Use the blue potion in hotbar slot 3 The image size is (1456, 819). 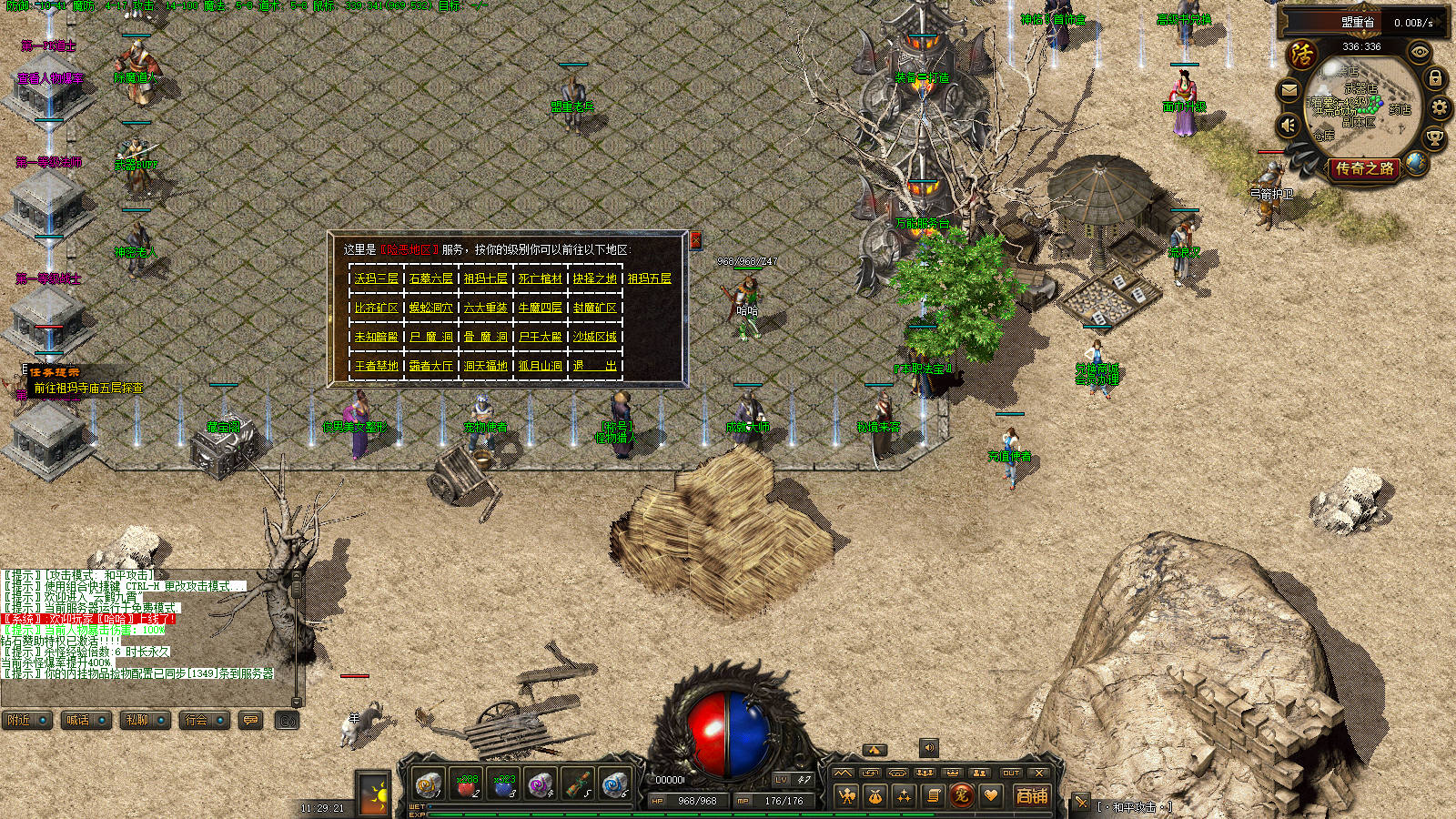(503, 784)
